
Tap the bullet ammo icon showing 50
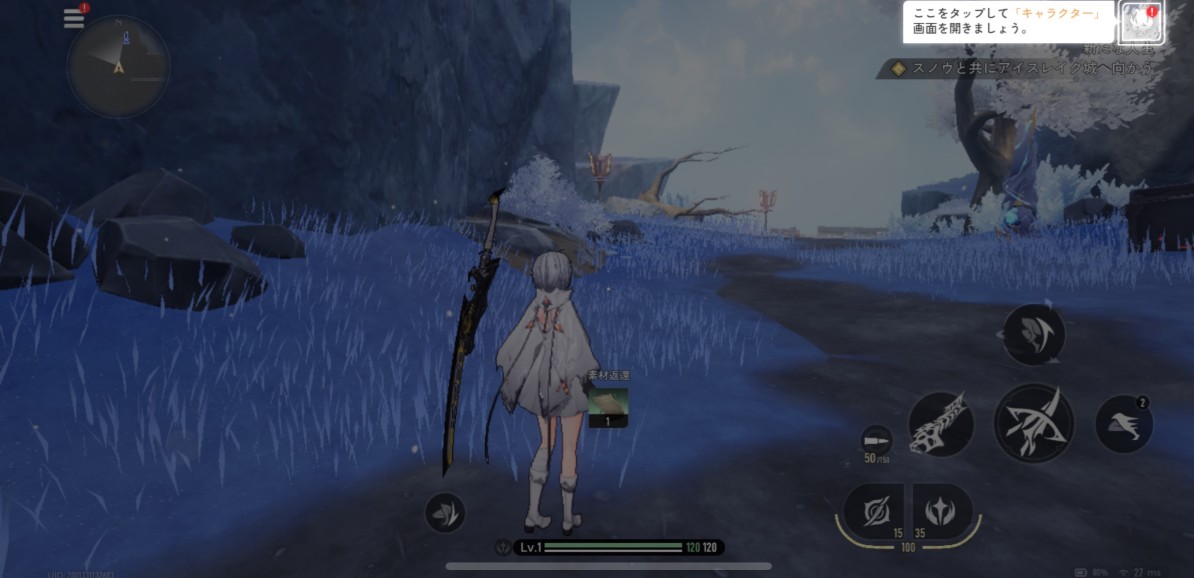point(876,441)
